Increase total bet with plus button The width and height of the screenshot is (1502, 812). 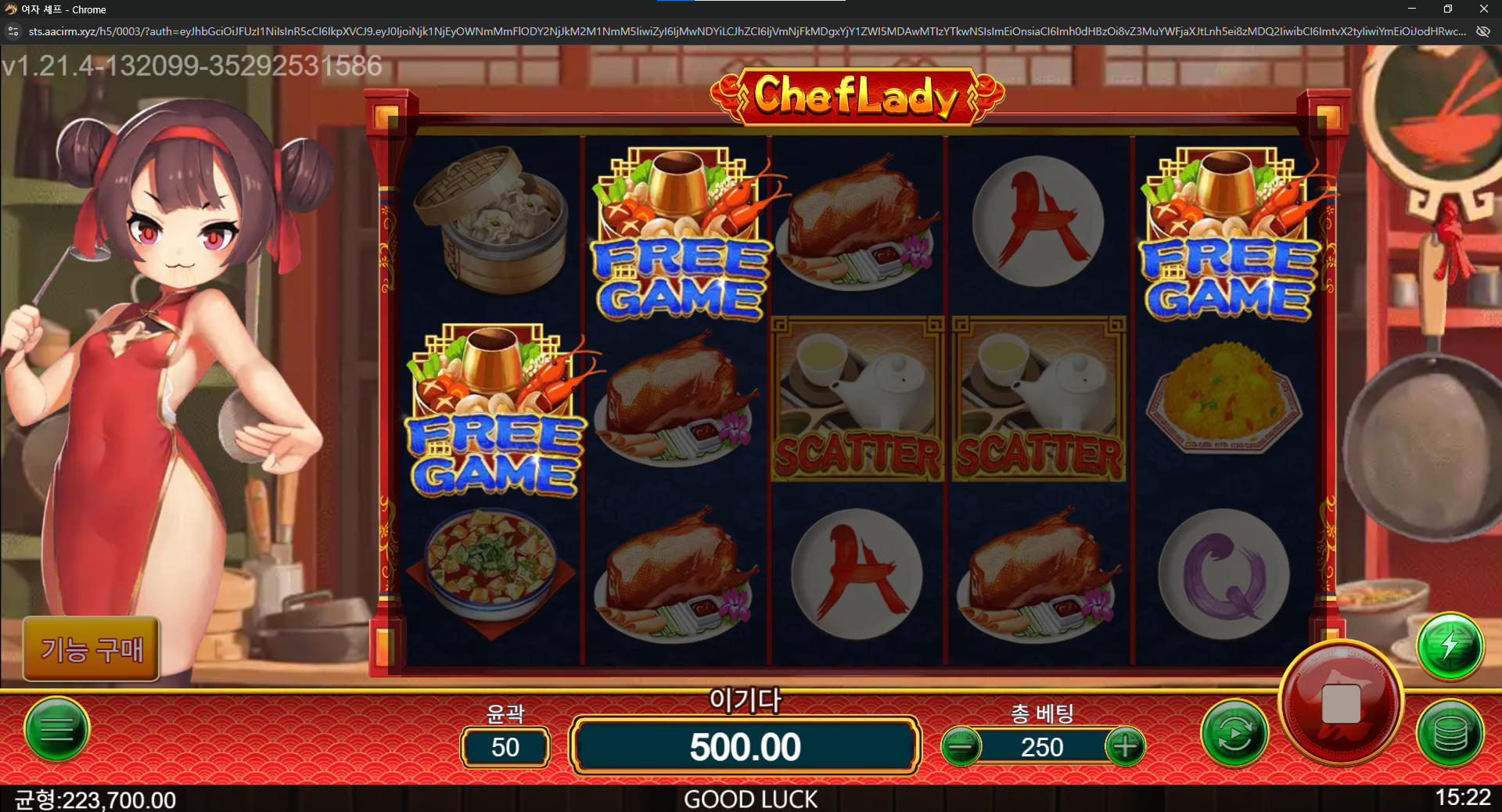(x=1125, y=746)
